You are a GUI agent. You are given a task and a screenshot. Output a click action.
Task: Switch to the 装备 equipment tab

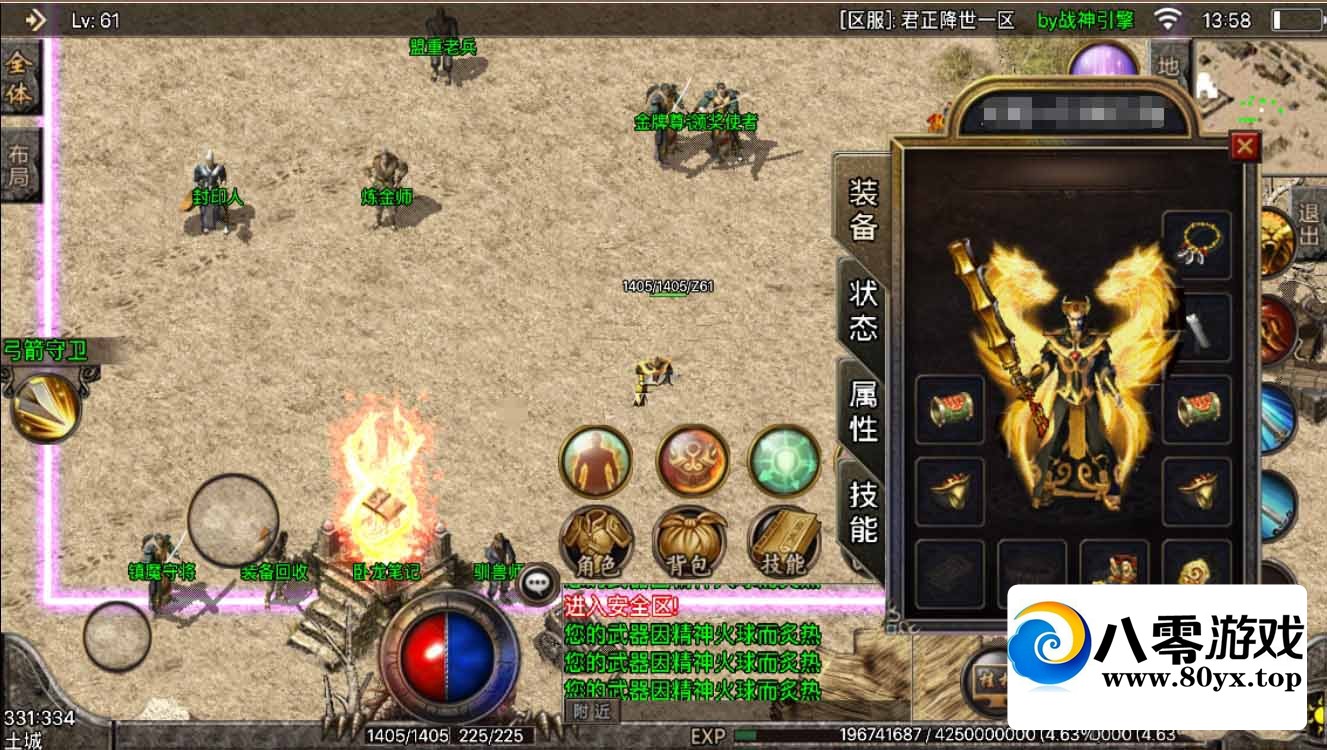pyautogui.click(x=862, y=210)
